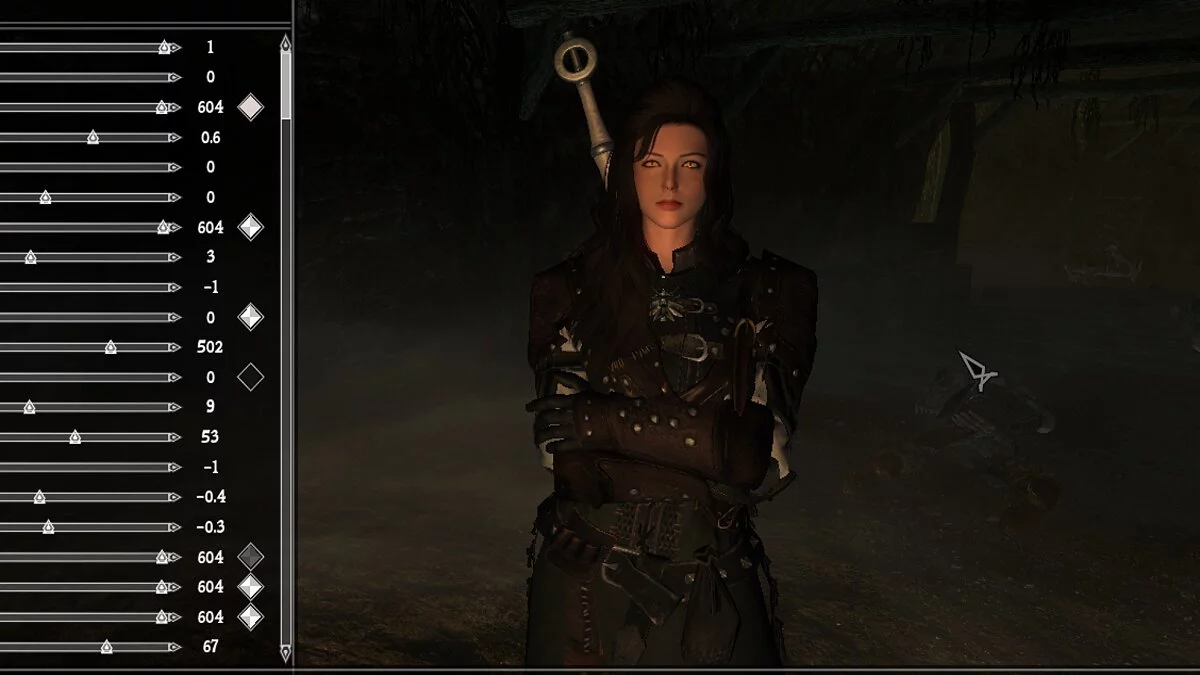Adjust the slider with value 502
Image resolution: width=1200 pixels, height=675 pixels.
[111, 347]
